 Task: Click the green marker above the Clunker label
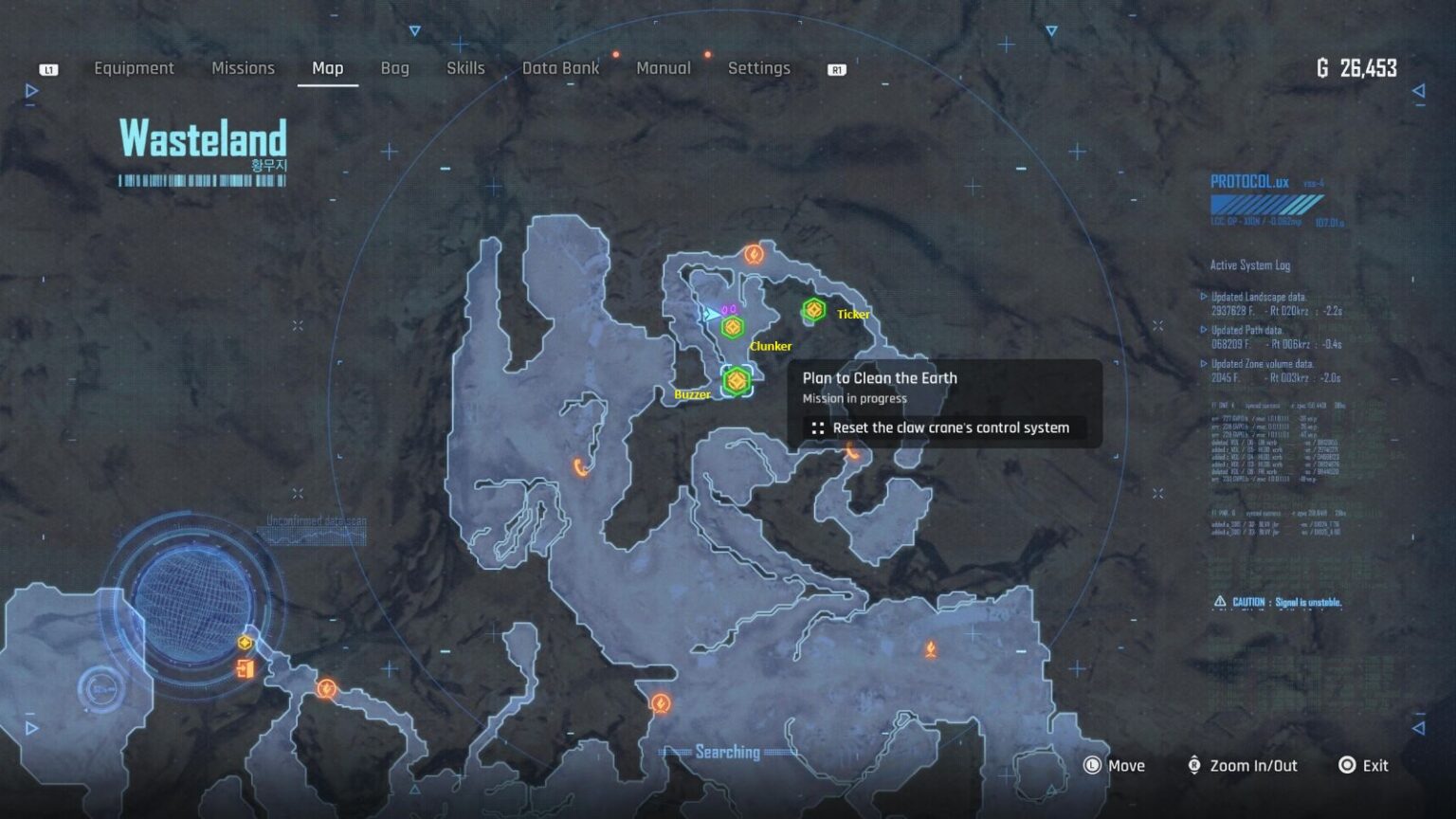tap(732, 328)
